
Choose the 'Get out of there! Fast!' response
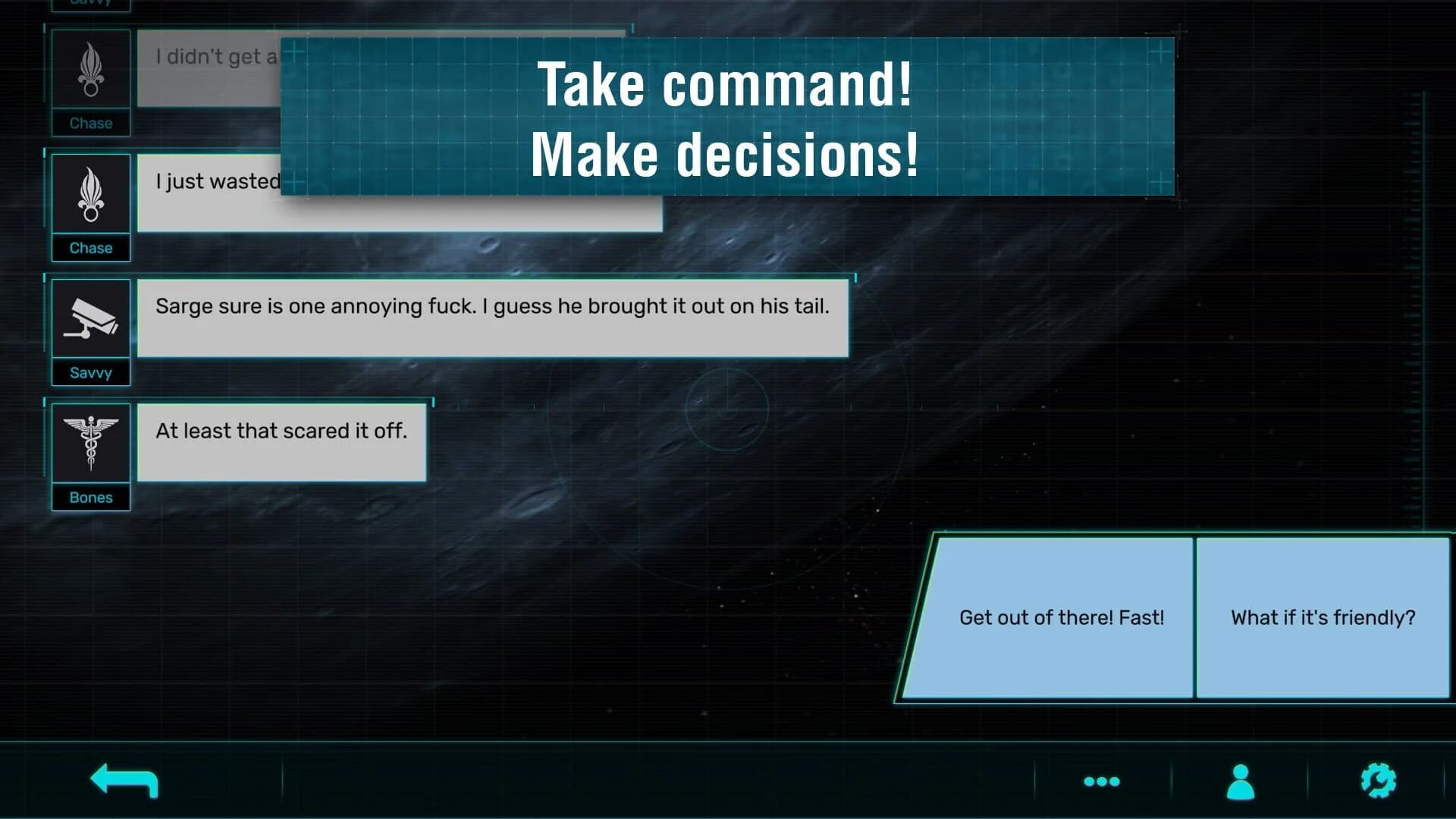[1062, 617]
